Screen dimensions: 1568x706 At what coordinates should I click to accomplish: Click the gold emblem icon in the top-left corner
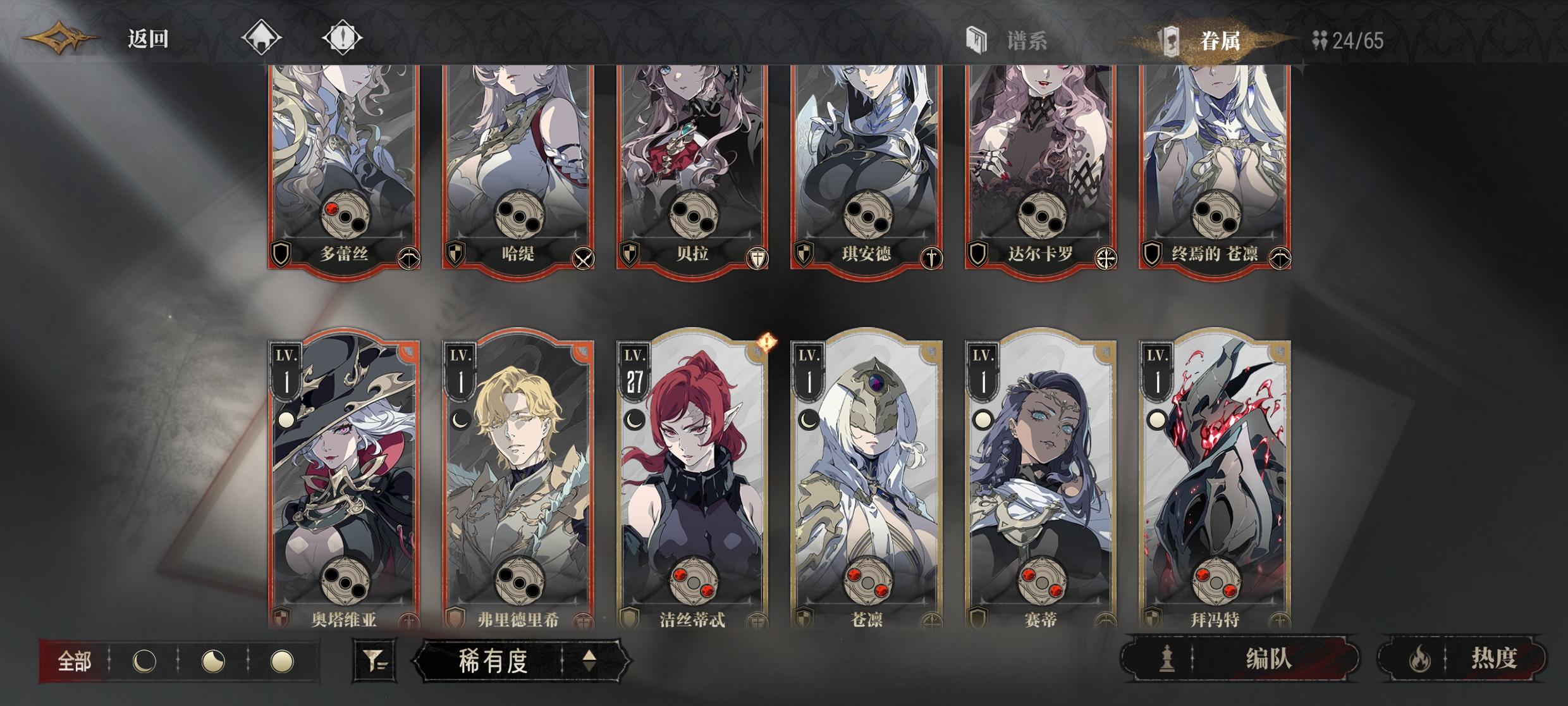click(60, 37)
